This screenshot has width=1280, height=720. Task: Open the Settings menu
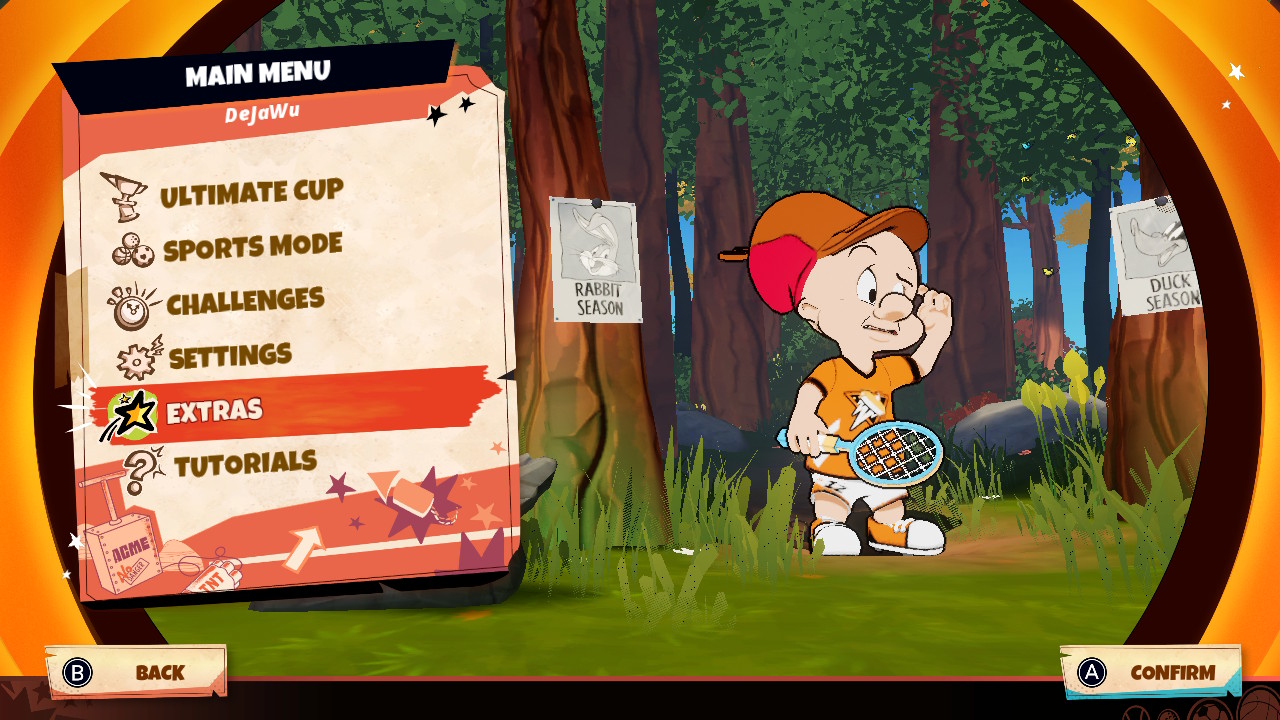pyautogui.click(x=229, y=356)
